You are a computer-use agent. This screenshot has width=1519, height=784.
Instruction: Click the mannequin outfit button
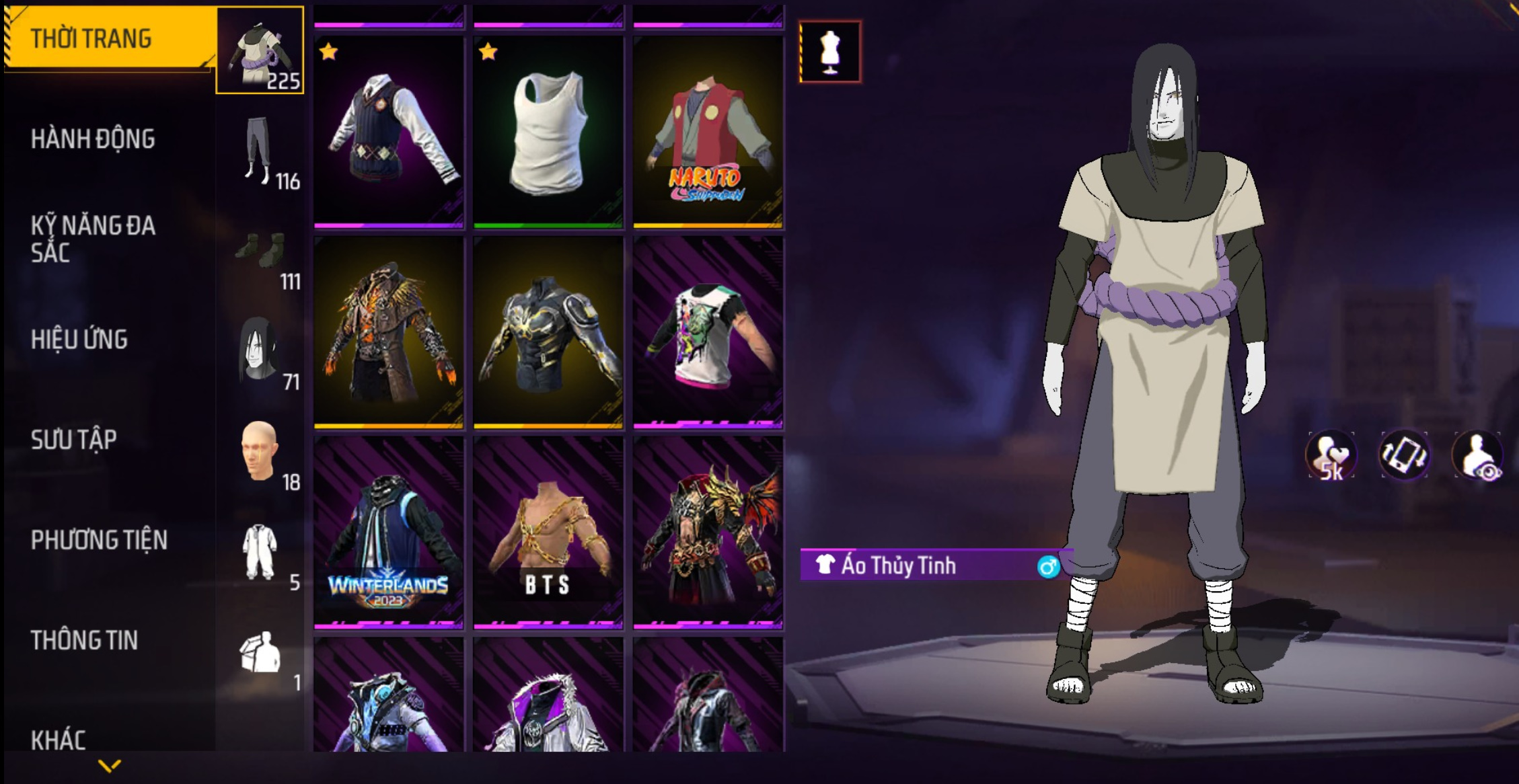pos(830,52)
